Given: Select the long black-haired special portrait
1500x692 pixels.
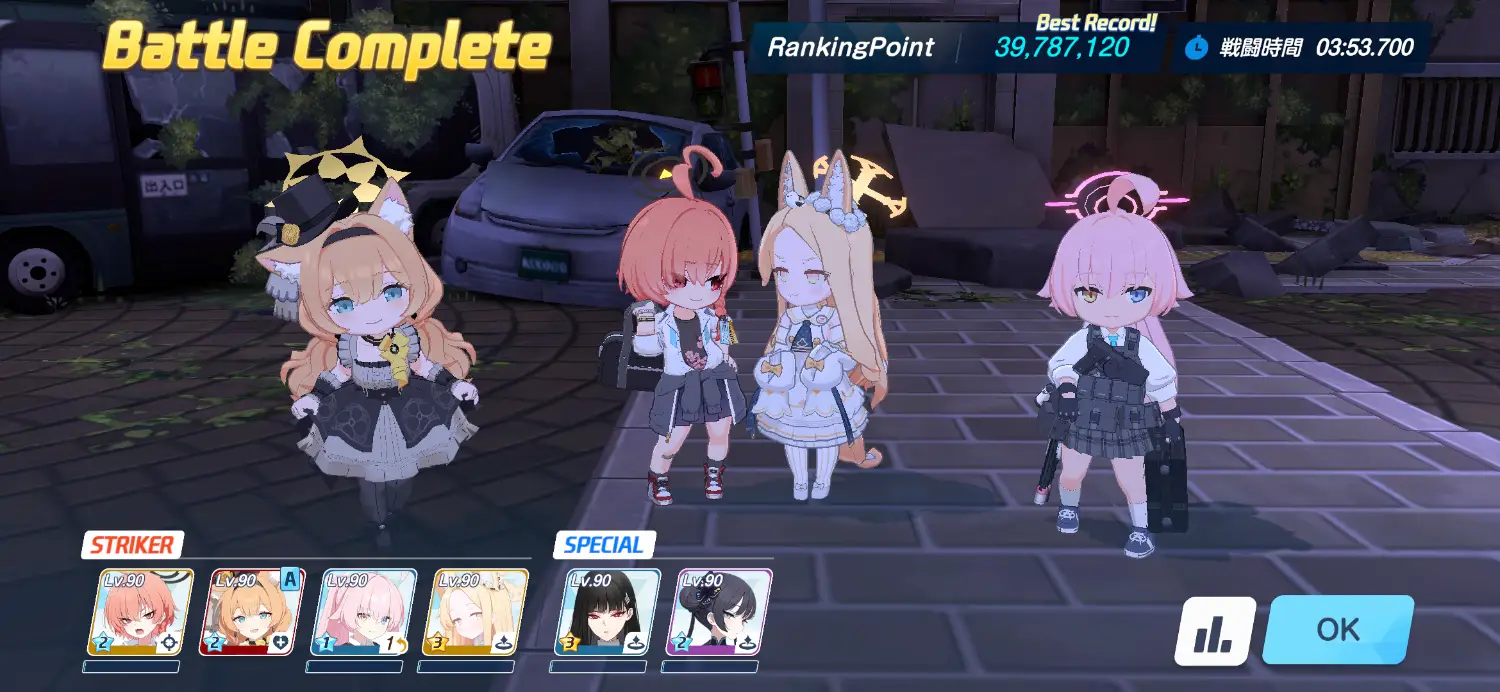Looking at the screenshot, I should 608,612.
